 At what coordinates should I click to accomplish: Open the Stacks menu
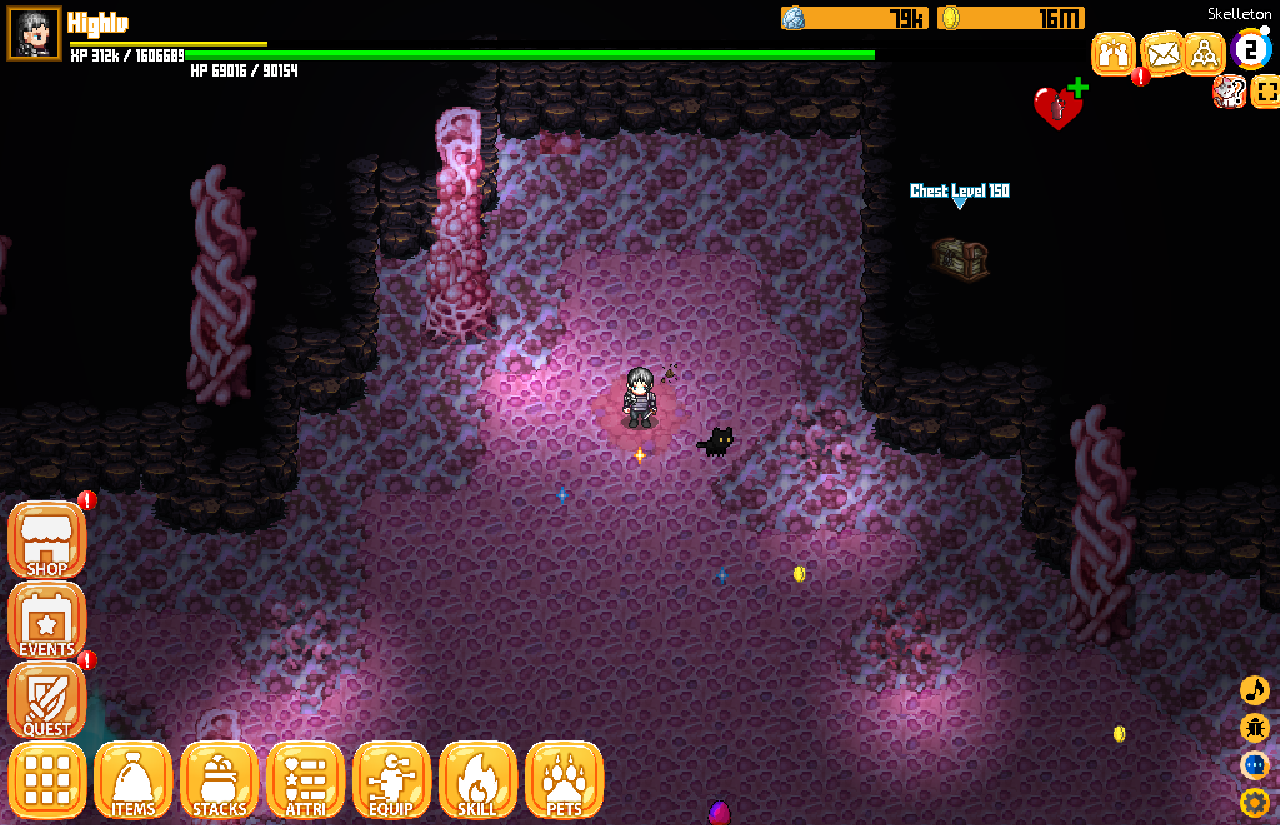pos(219,780)
